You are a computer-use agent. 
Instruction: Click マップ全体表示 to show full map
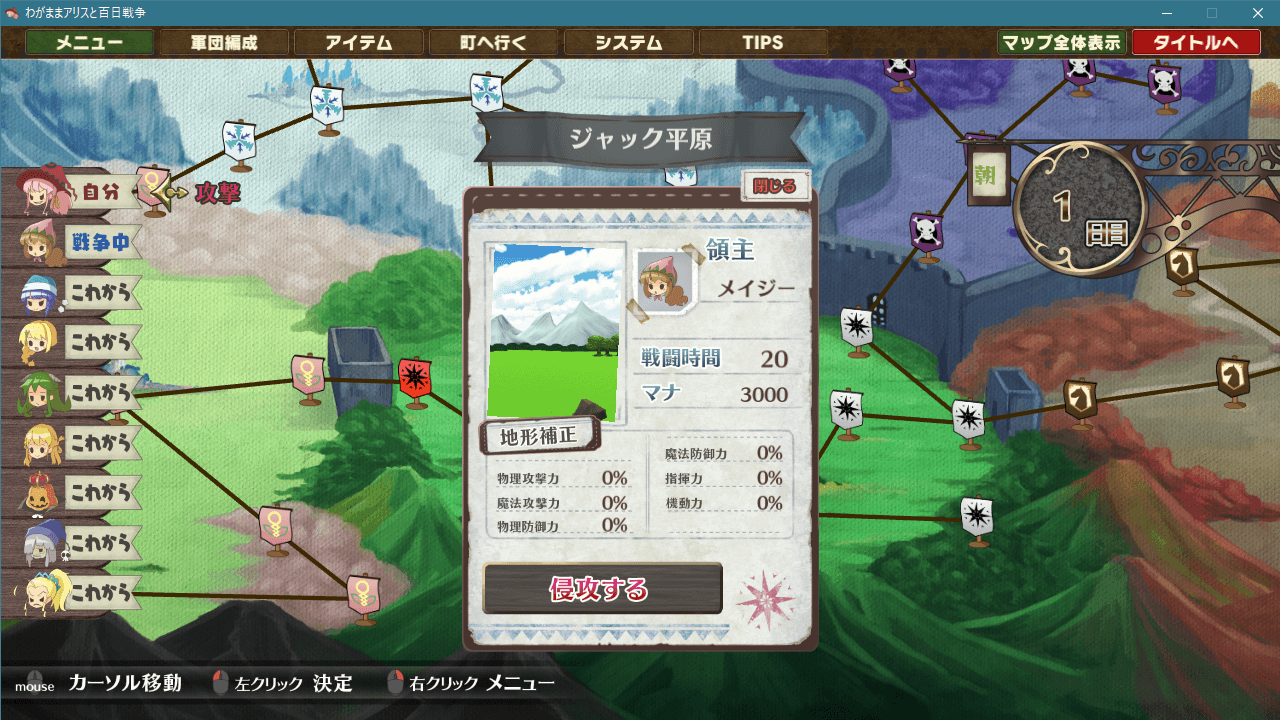click(x=1063, y=42)
